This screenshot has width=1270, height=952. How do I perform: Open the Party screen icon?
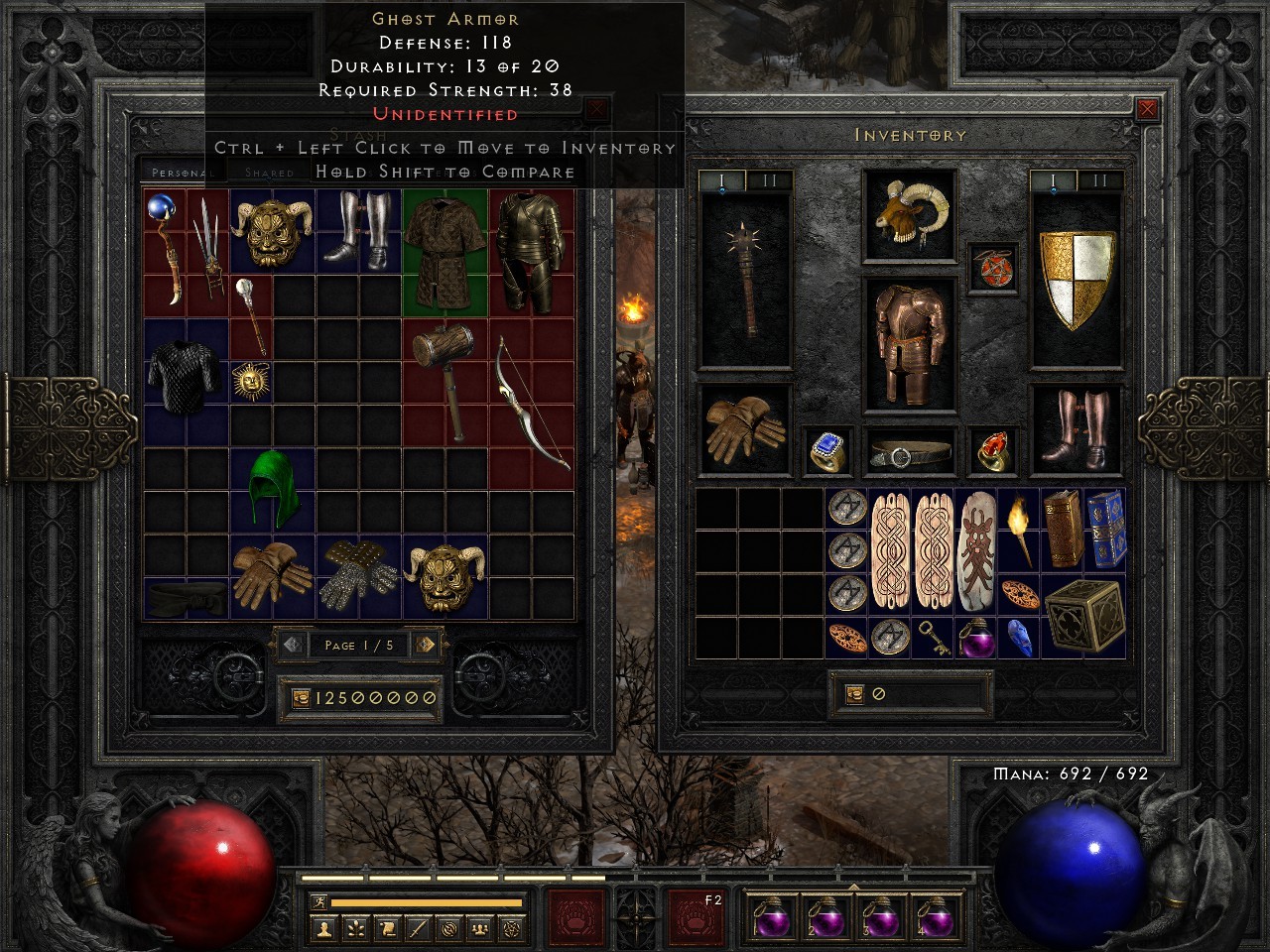479,929
